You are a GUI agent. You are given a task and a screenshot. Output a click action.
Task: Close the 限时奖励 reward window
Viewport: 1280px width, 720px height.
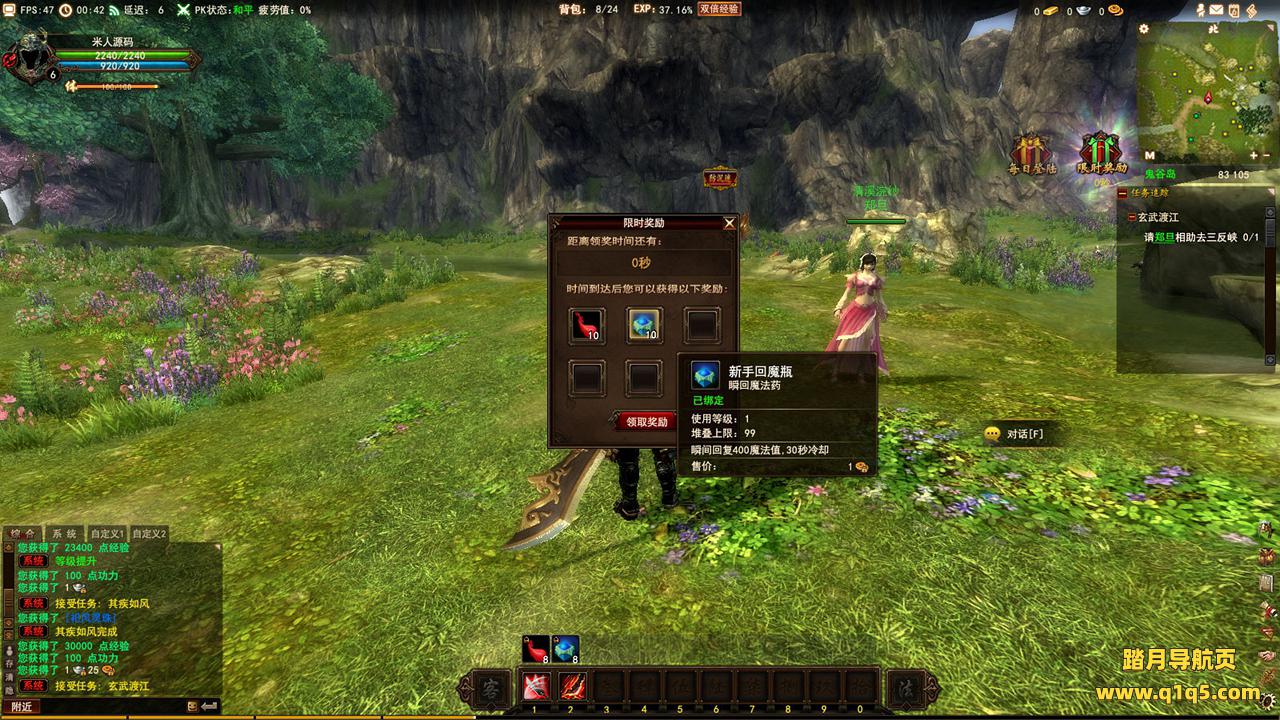(x=729, y=223)
